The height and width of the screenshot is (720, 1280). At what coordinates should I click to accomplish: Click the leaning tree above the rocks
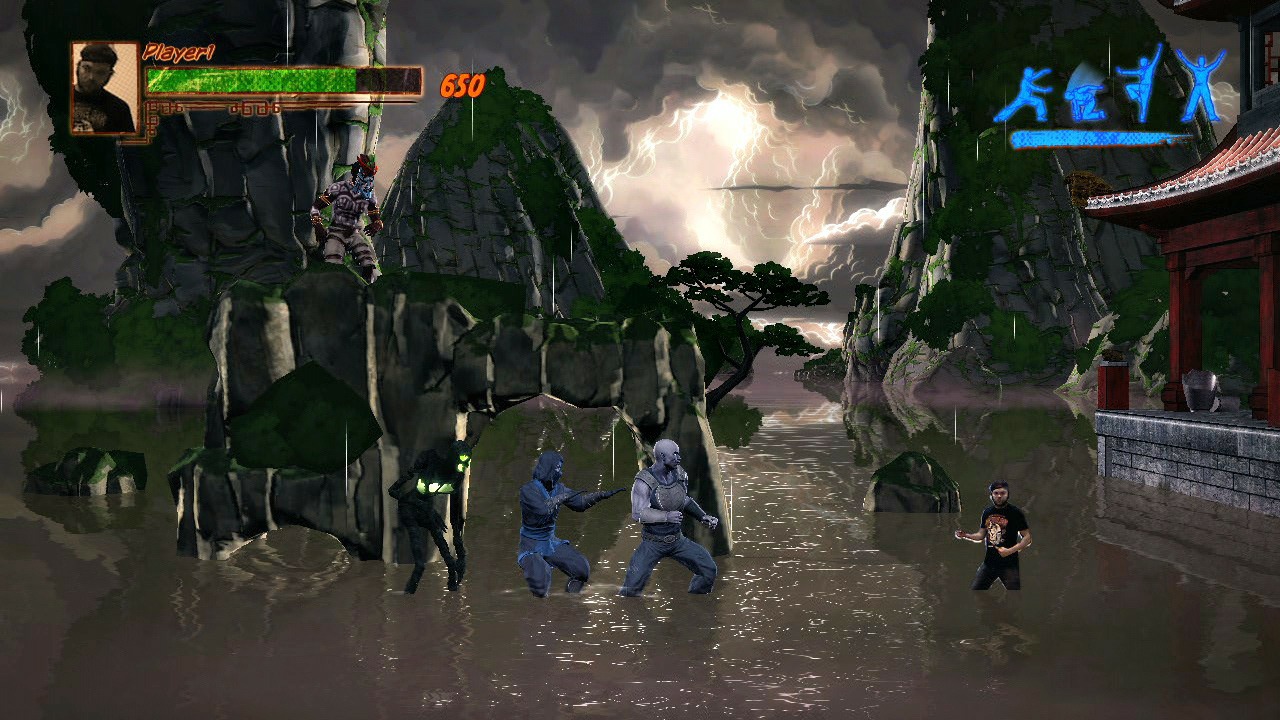tap(740, 300)
